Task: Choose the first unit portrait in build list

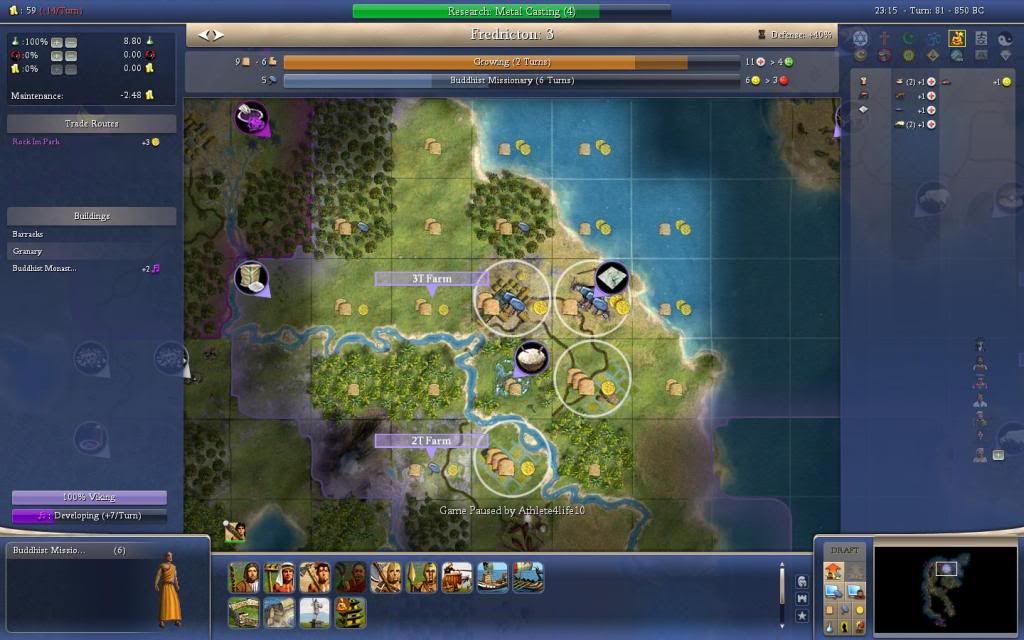Action: tap(244, 578)
